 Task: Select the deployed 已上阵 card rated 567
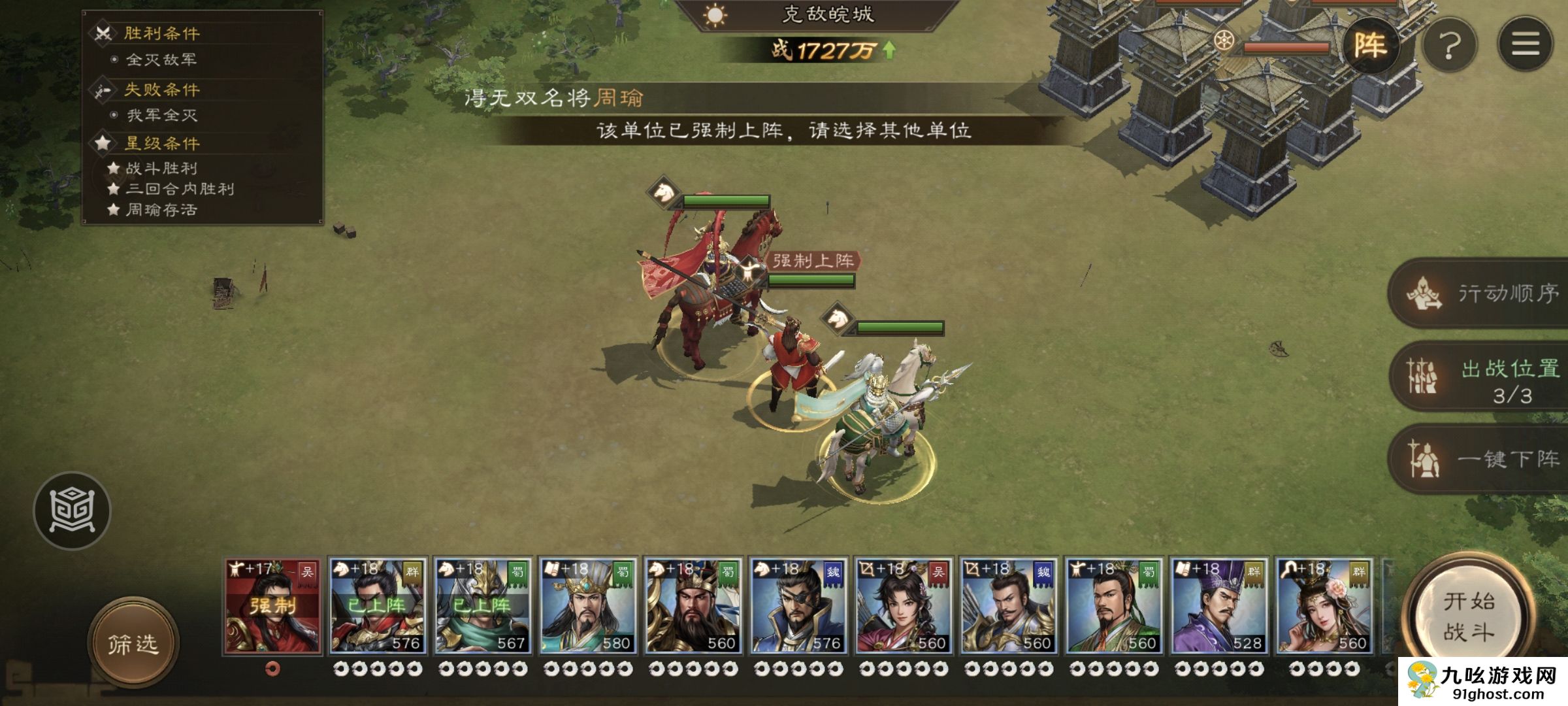(483, 606)
